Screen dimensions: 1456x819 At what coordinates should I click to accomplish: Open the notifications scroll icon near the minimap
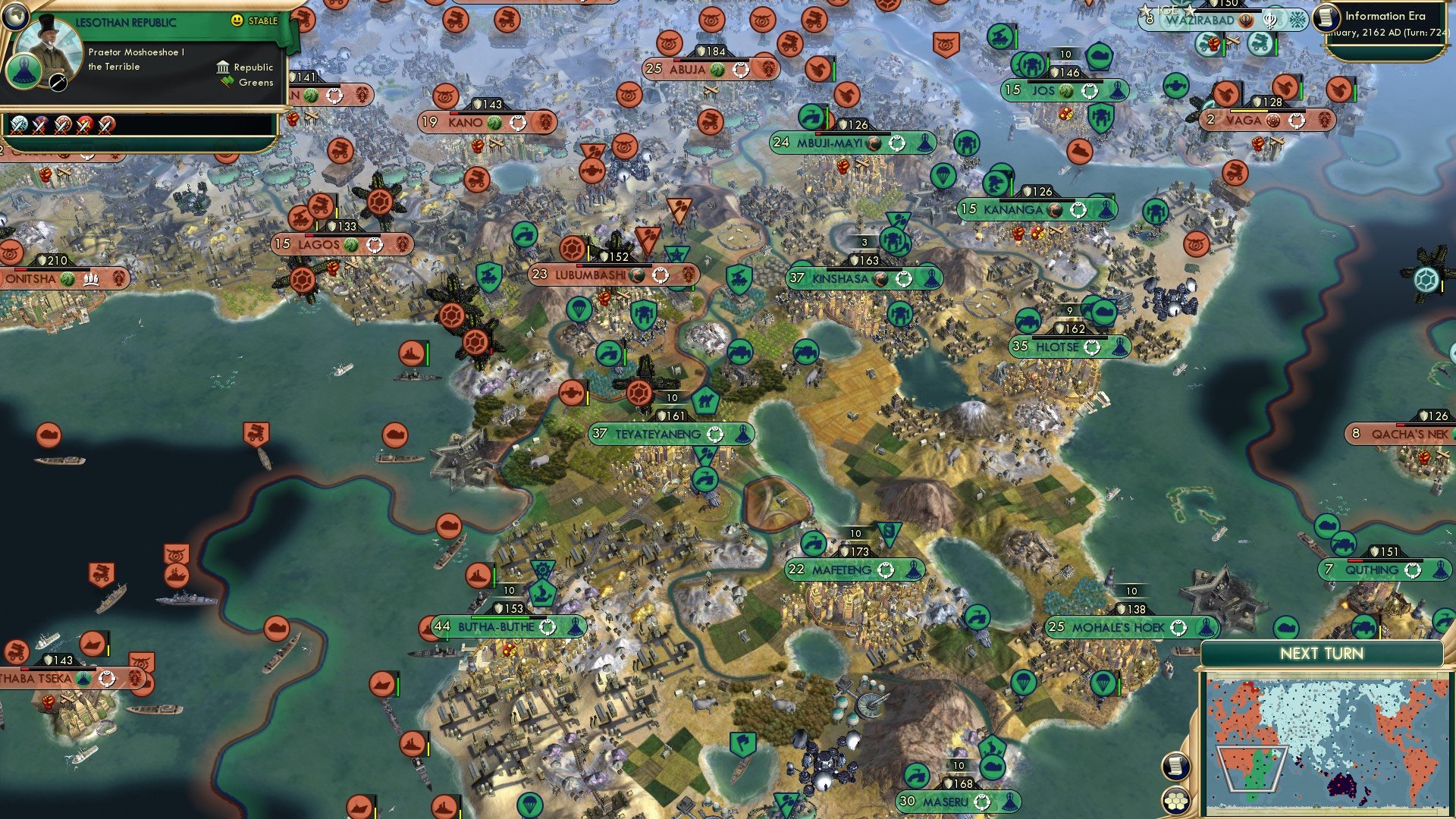[1175, 767]
